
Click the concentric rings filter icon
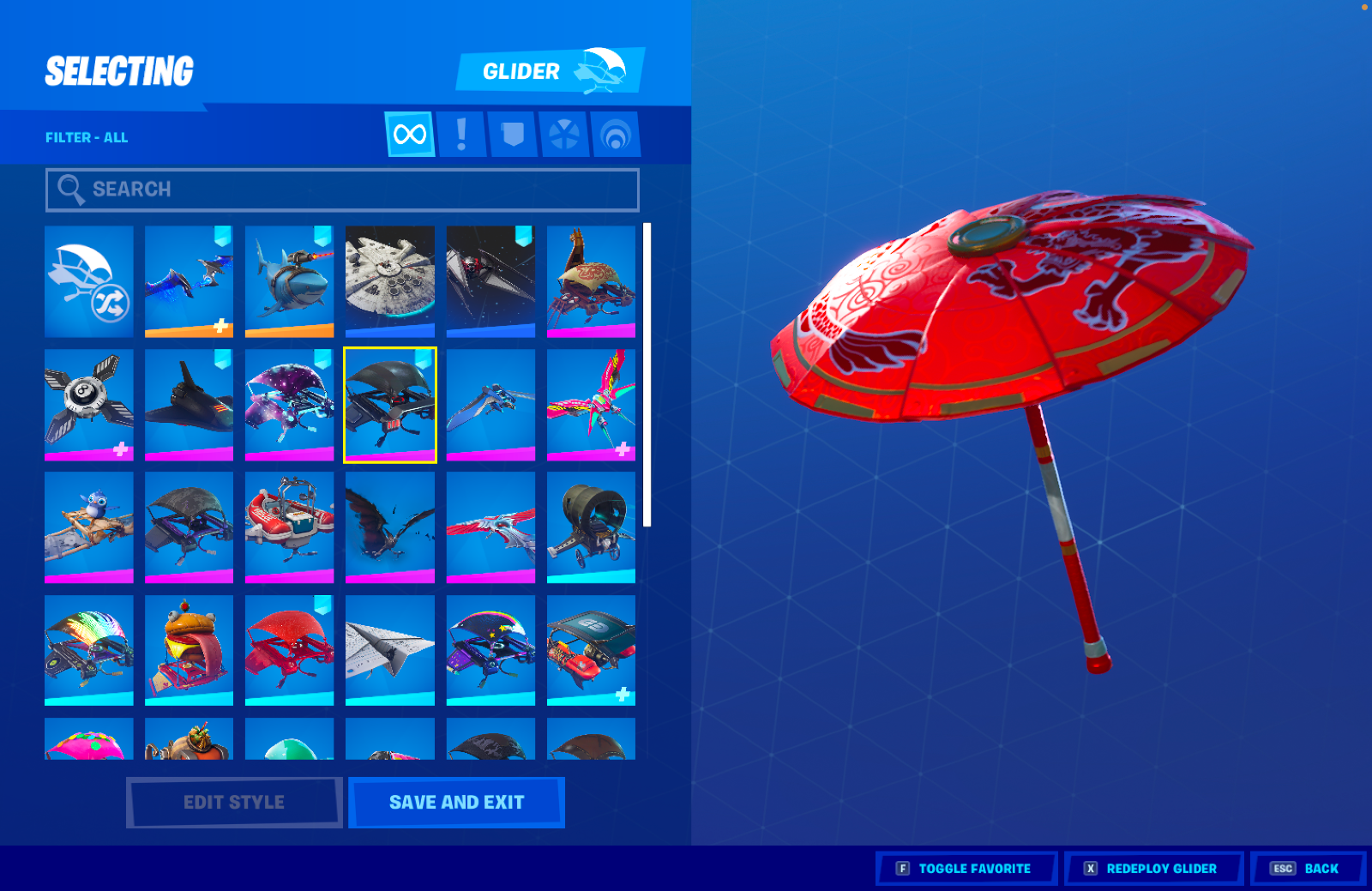(x=616, y=135)
